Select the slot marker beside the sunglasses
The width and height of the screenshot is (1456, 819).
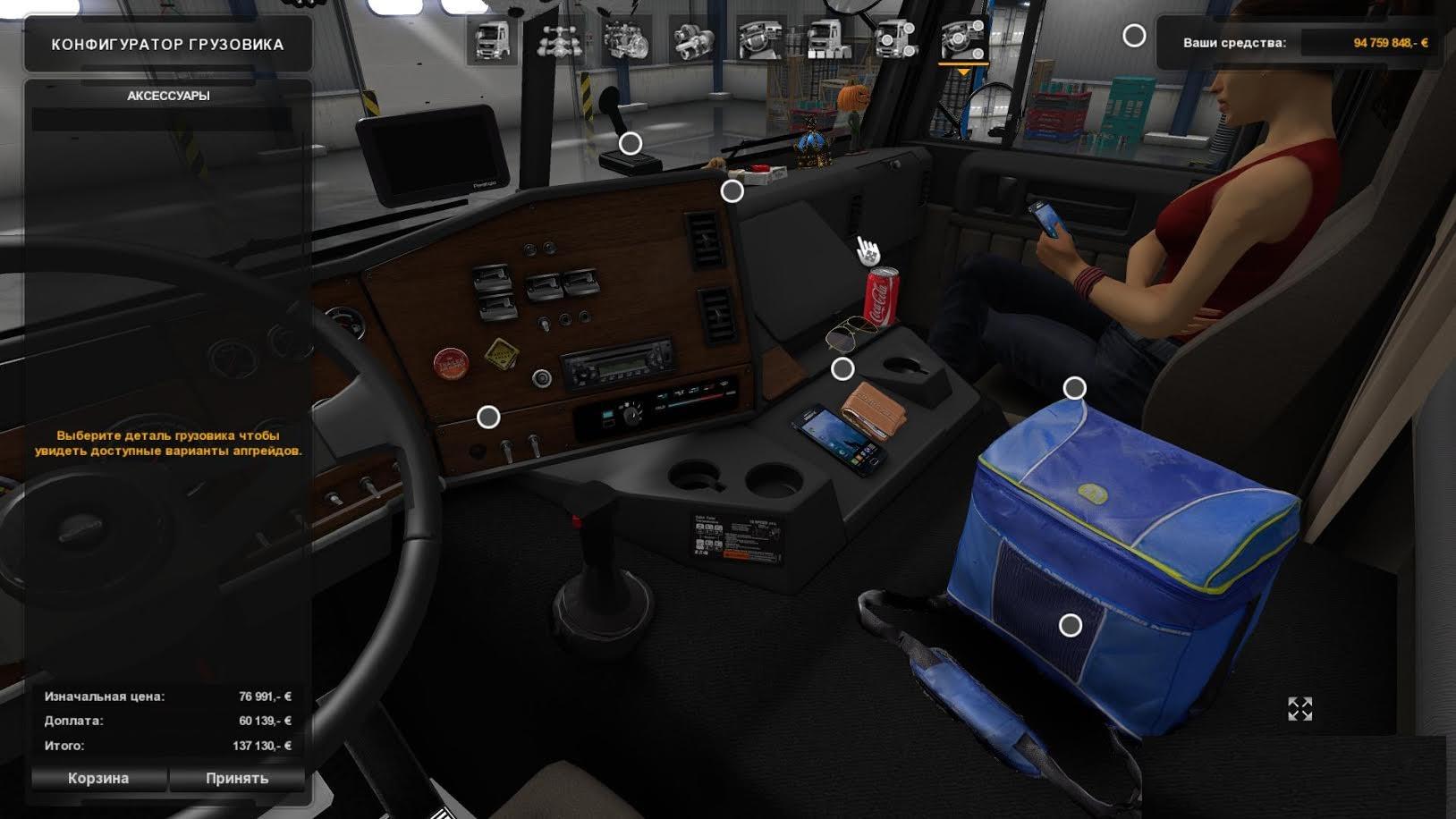[x=842, y=368]
